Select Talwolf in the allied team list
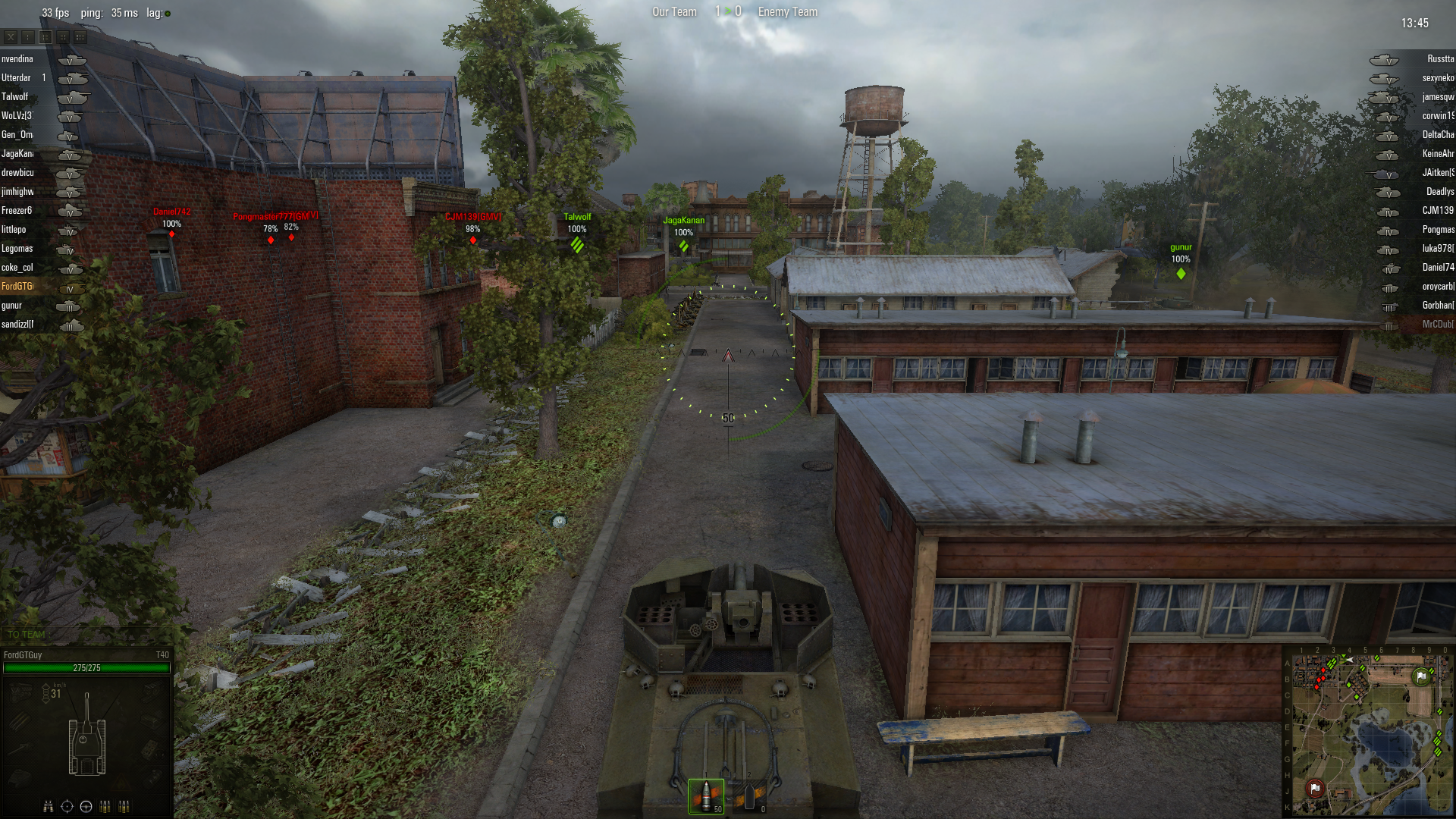Image resolution: width=1456 pixels, height=819 pixels. click(15, 97)
